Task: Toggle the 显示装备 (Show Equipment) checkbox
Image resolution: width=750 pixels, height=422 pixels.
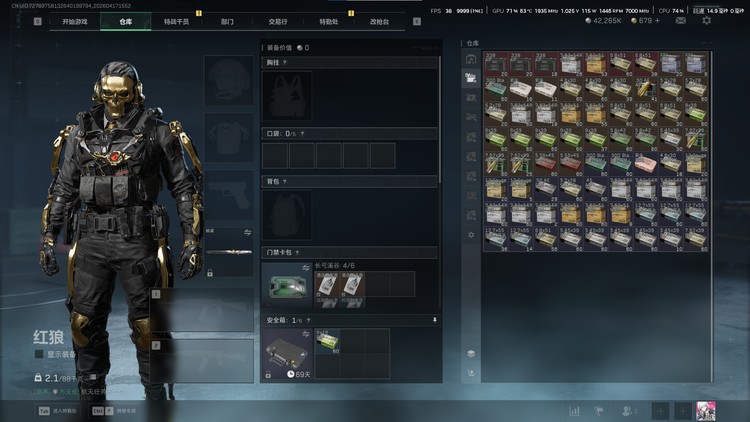Action: 39,354
